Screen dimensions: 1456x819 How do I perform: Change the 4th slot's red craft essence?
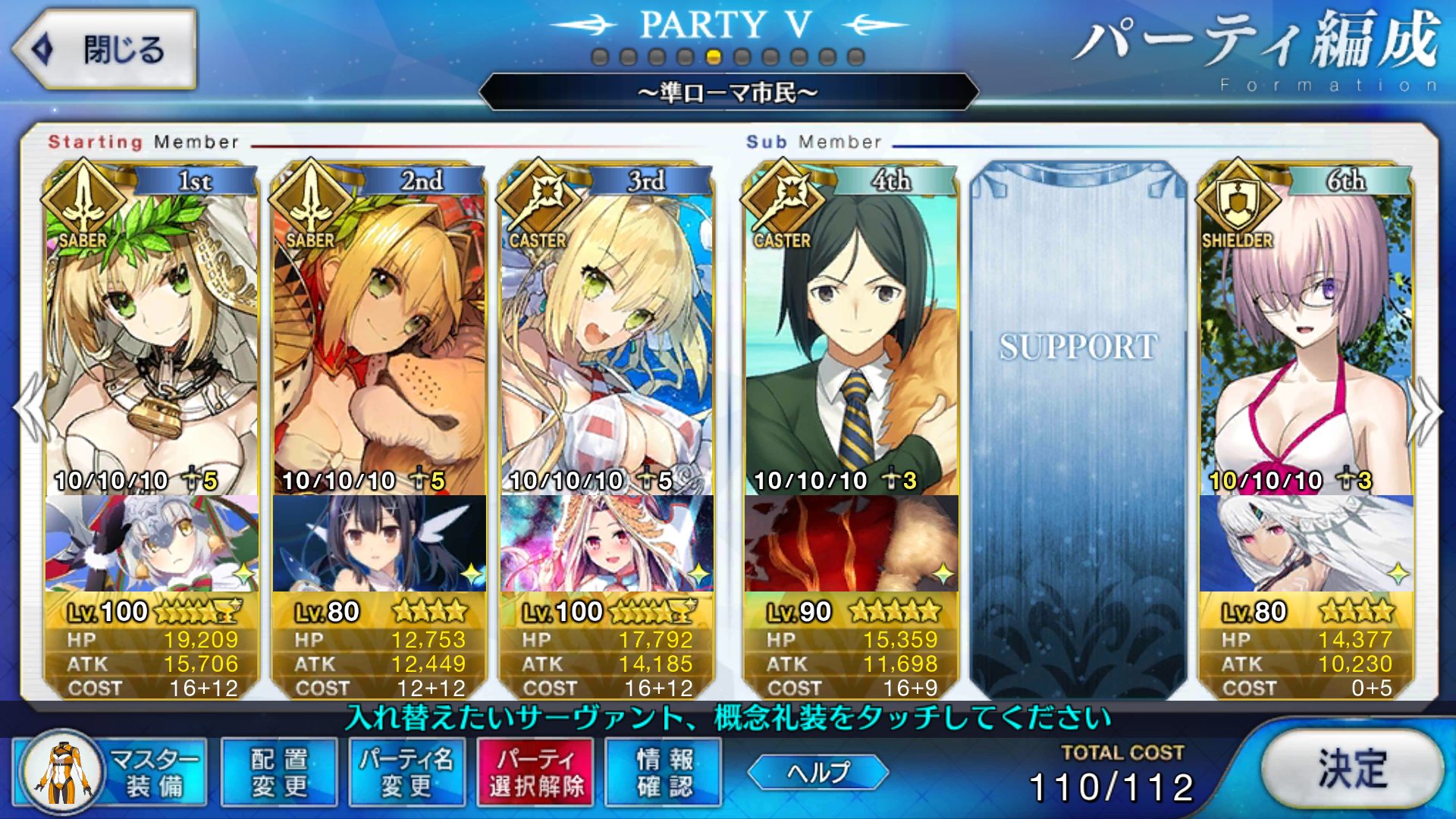tap(851, 543)
